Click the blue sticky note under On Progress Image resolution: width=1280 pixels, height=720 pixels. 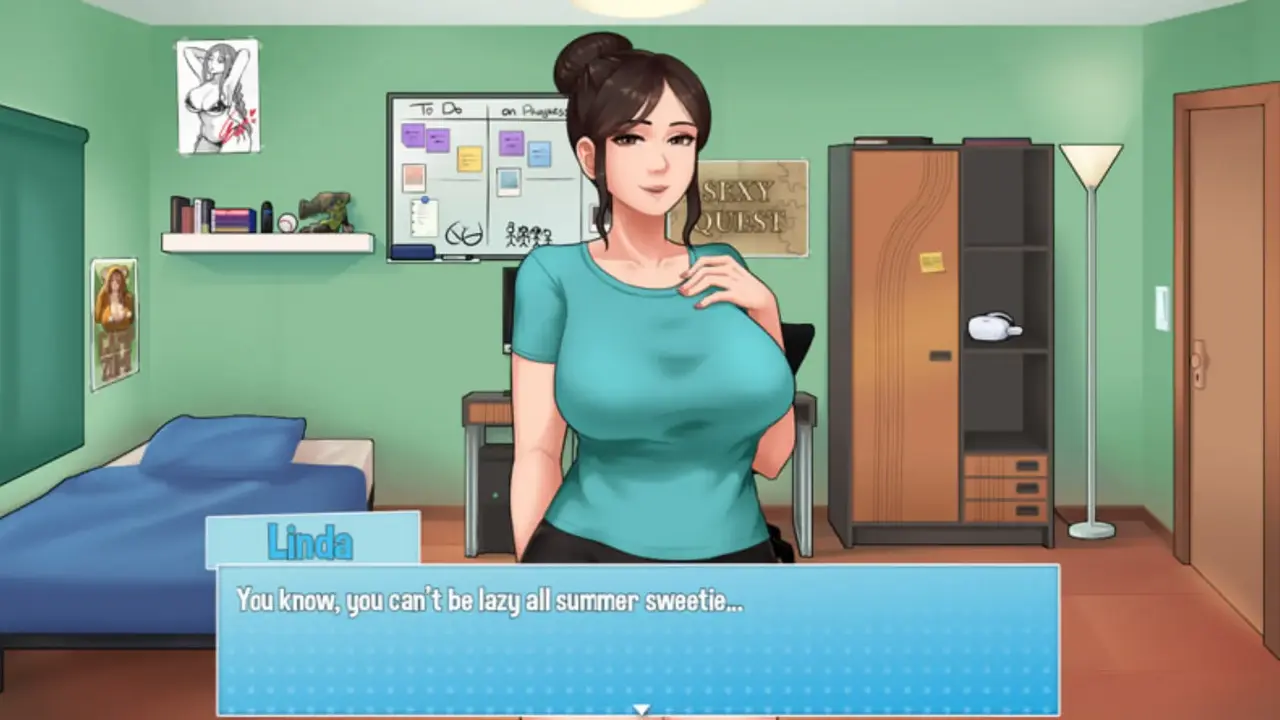538,152
